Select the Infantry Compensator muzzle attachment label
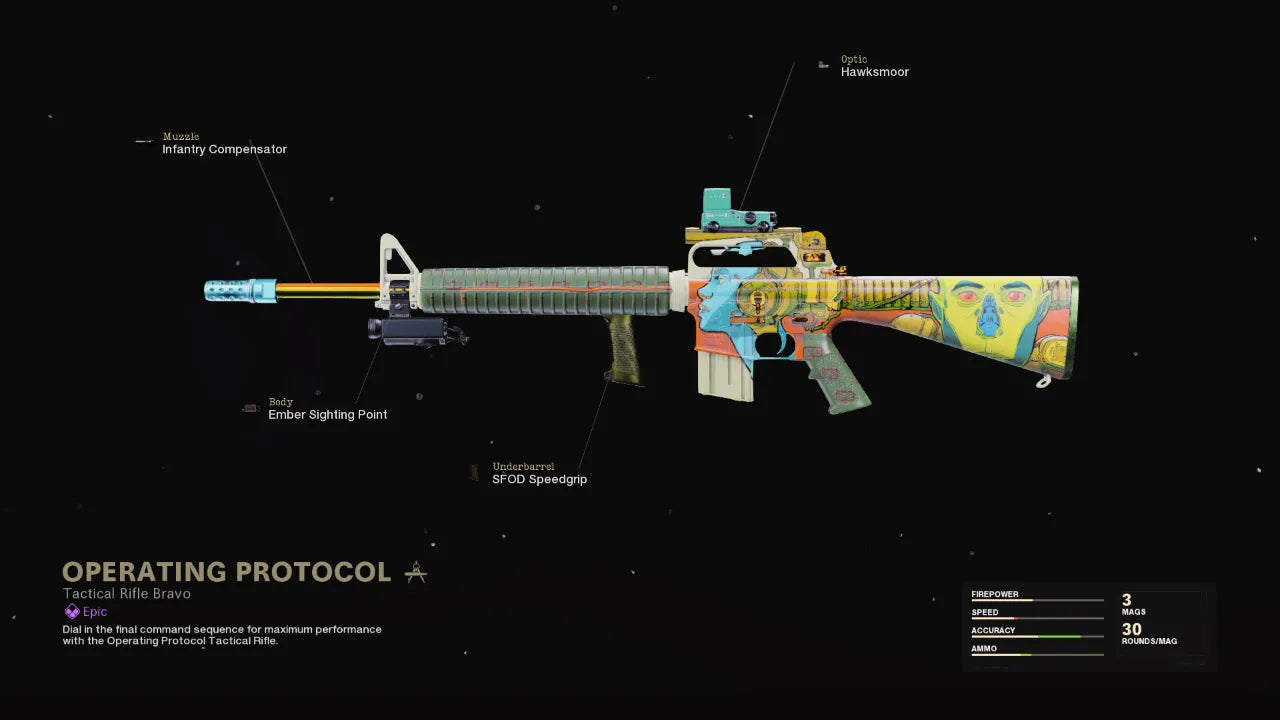Screen dimensions: 1280x720 (x=224, y=149)
